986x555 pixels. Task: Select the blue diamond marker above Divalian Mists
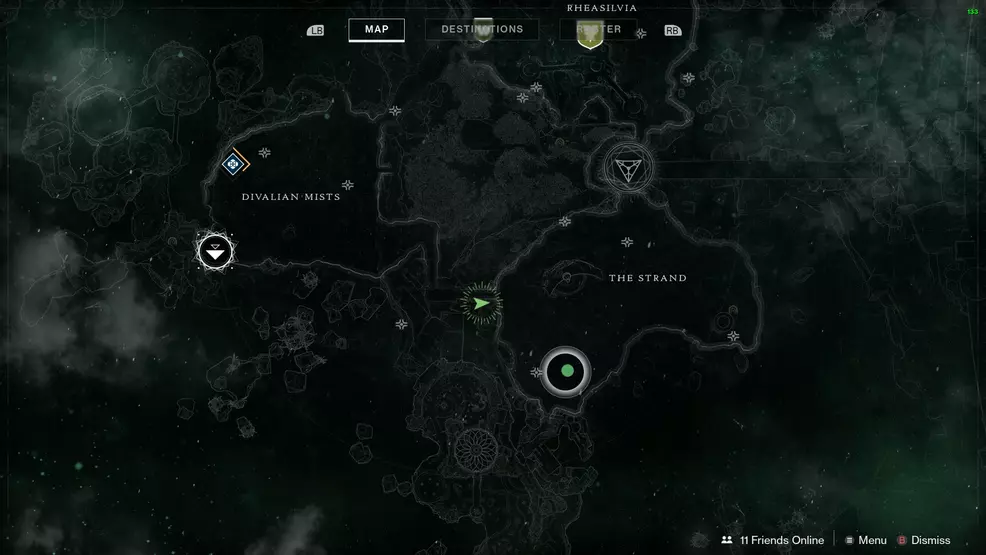click(x=233, y=162)
